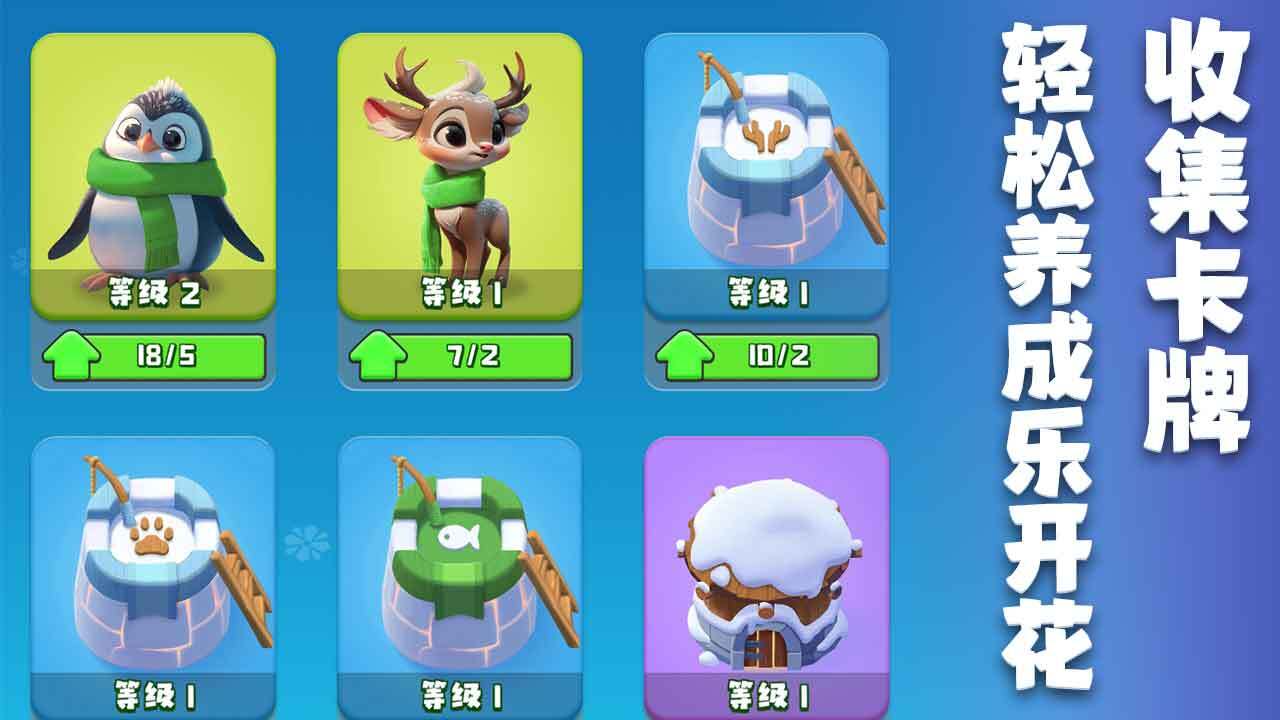Open the snow-covered hut card
This screenshot has height=720, width=1280.
coord(766,570)
